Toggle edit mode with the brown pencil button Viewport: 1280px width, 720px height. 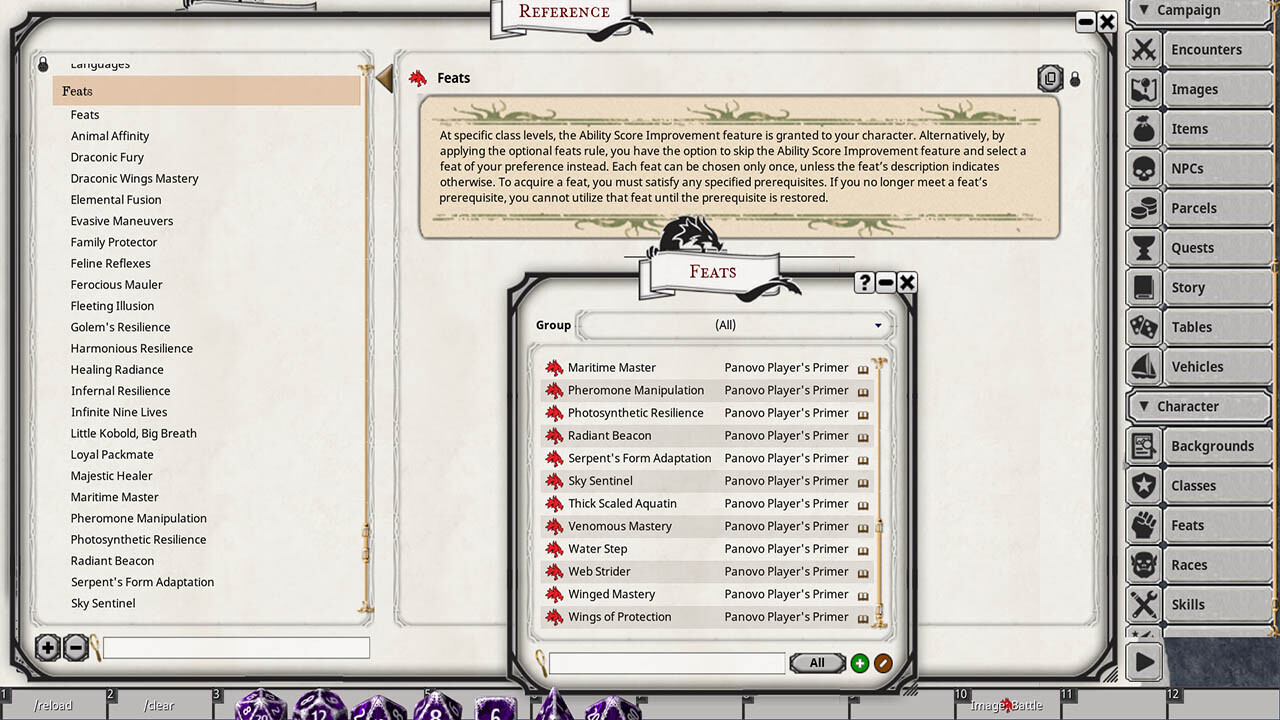(885, 663)
